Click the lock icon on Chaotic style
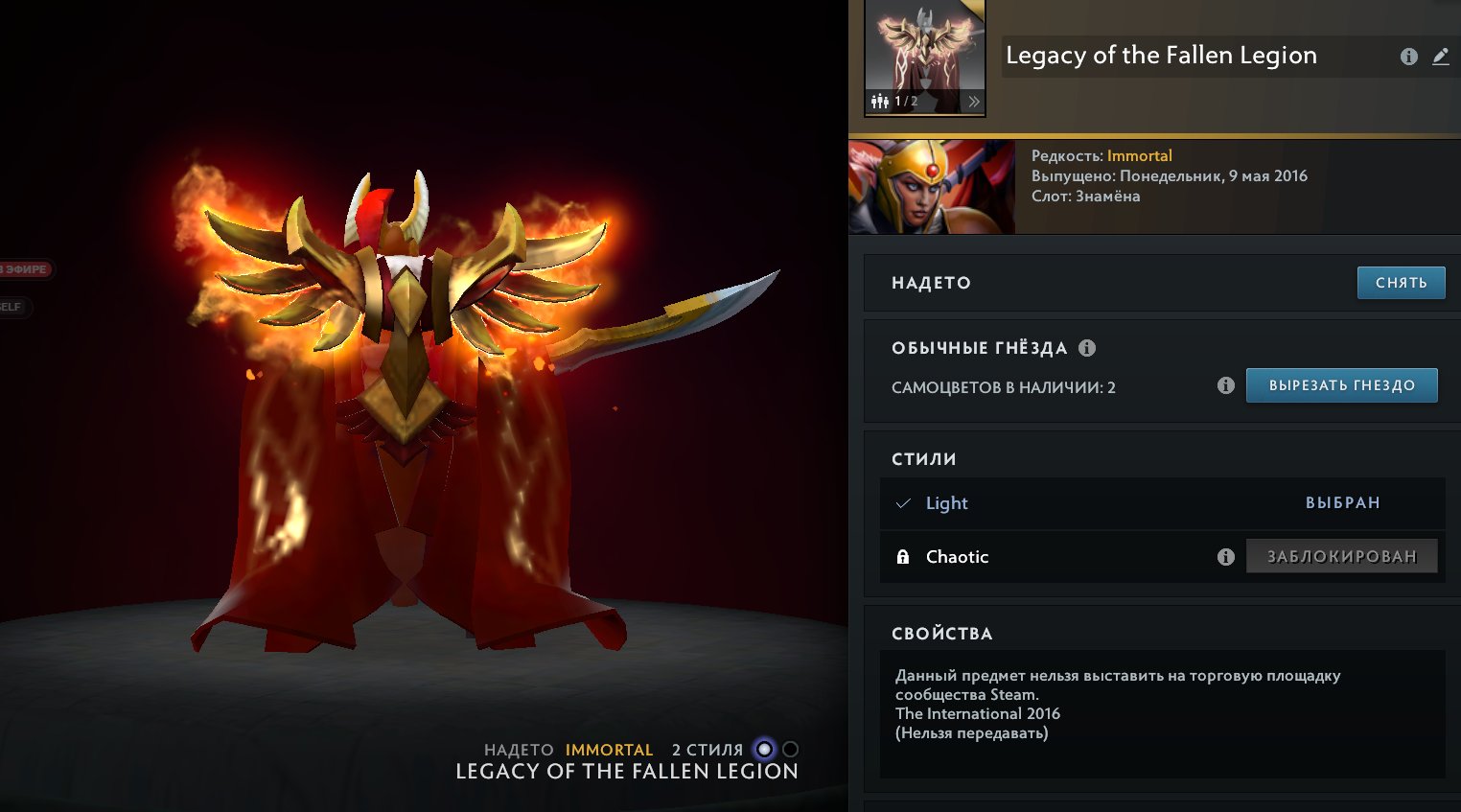This screenshot has width=1461, height=812. (902, 556)
